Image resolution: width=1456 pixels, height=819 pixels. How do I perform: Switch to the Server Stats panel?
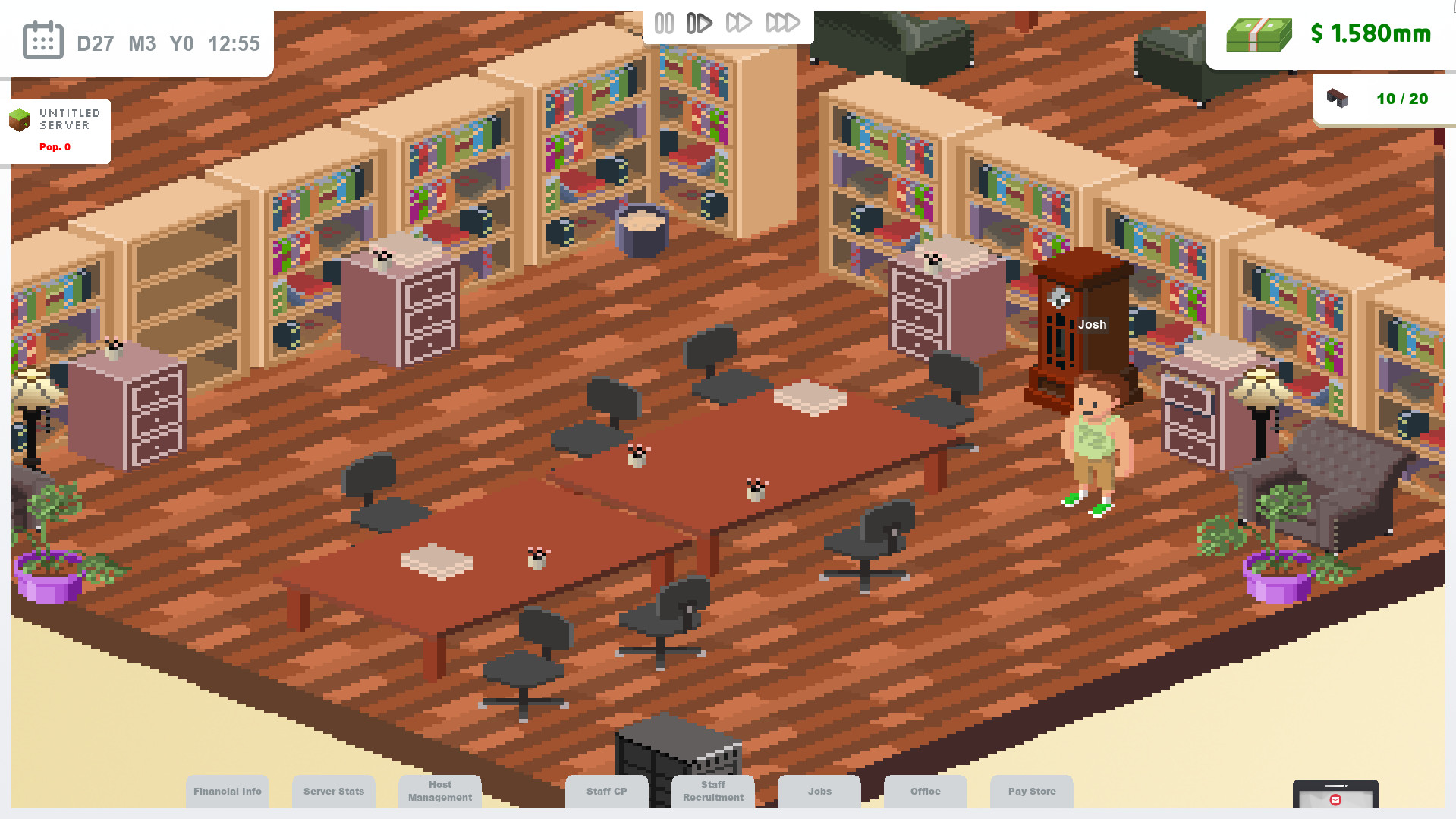click(x=334, y=792)
